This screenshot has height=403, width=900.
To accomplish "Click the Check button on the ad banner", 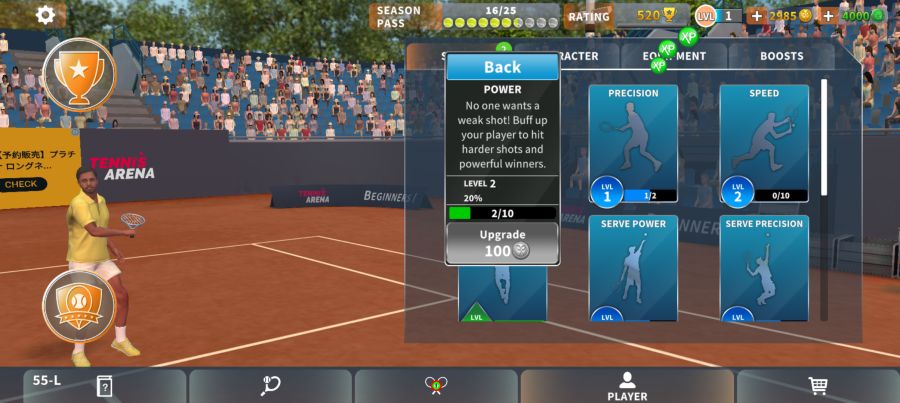I will [22, 184].
